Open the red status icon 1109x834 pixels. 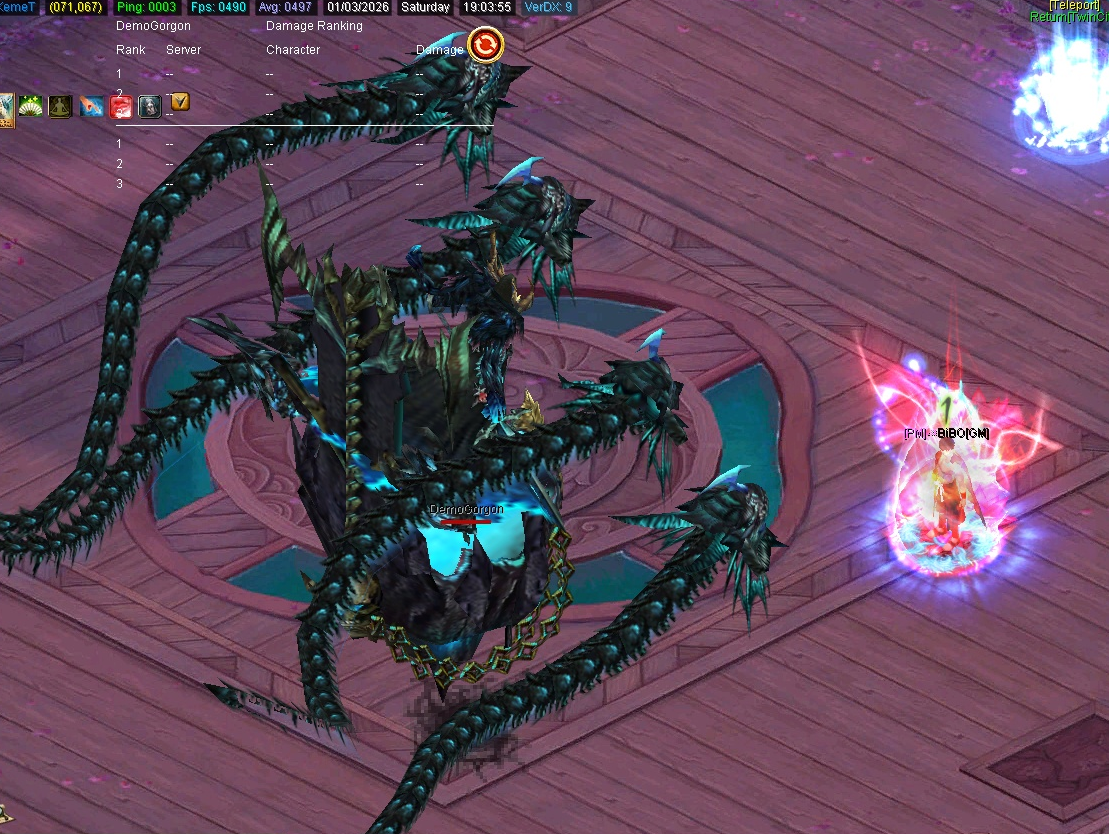[x=121, y=106]
